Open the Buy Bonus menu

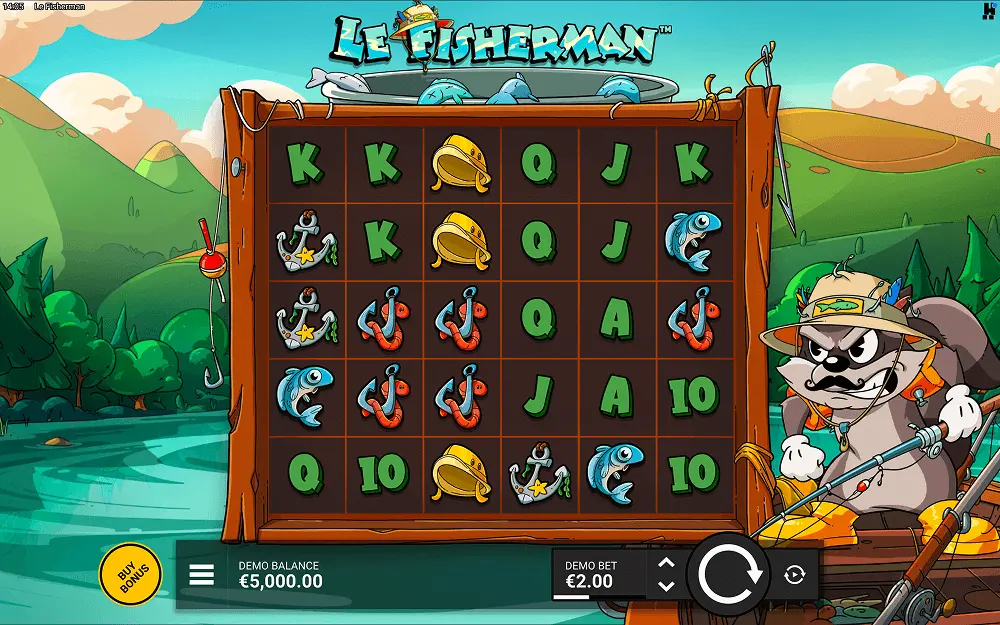click(130, 574)
